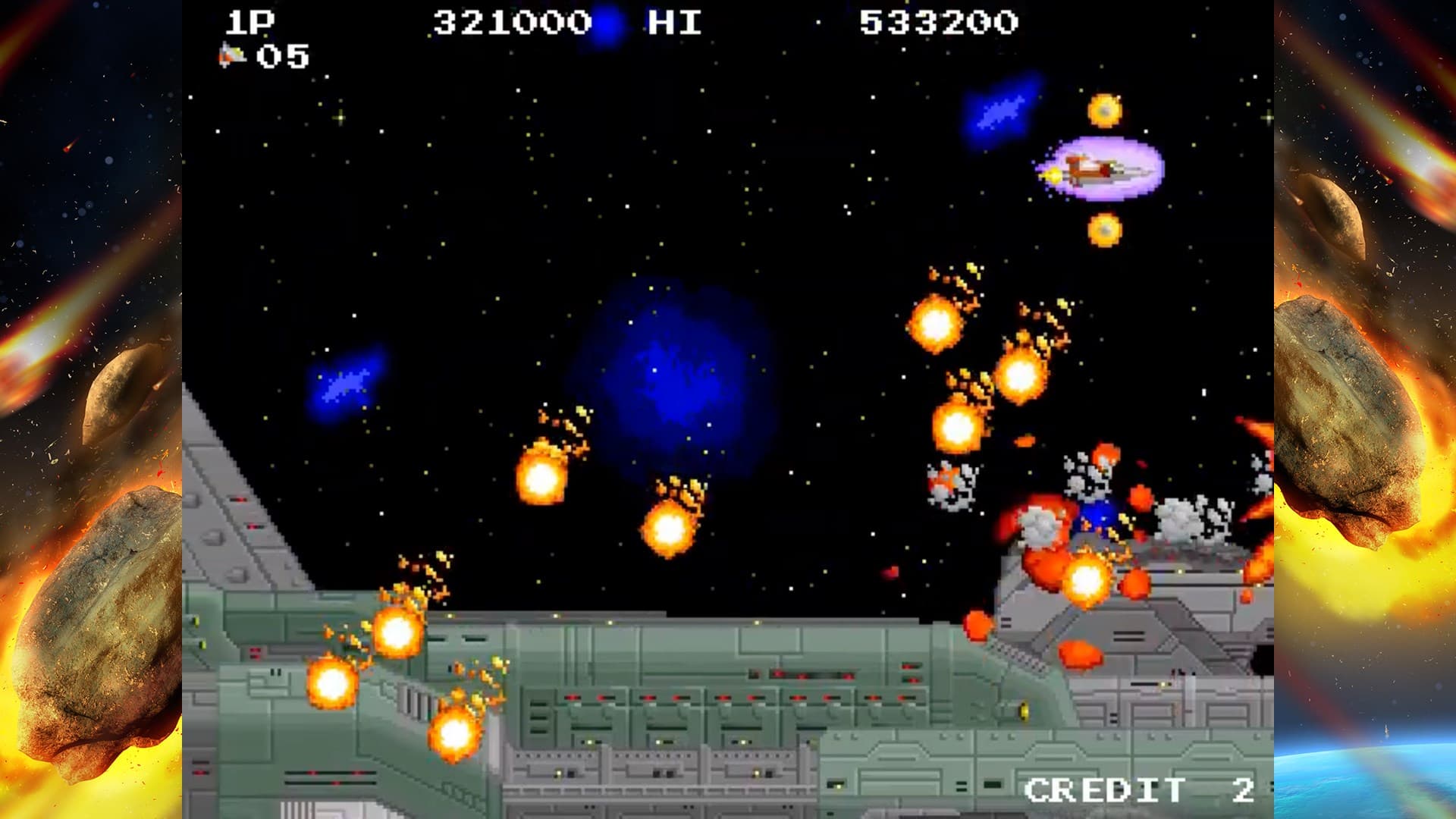Click the orange orb below the ship
Screen dimensions: 1456x819
(x=1104, y=227)
